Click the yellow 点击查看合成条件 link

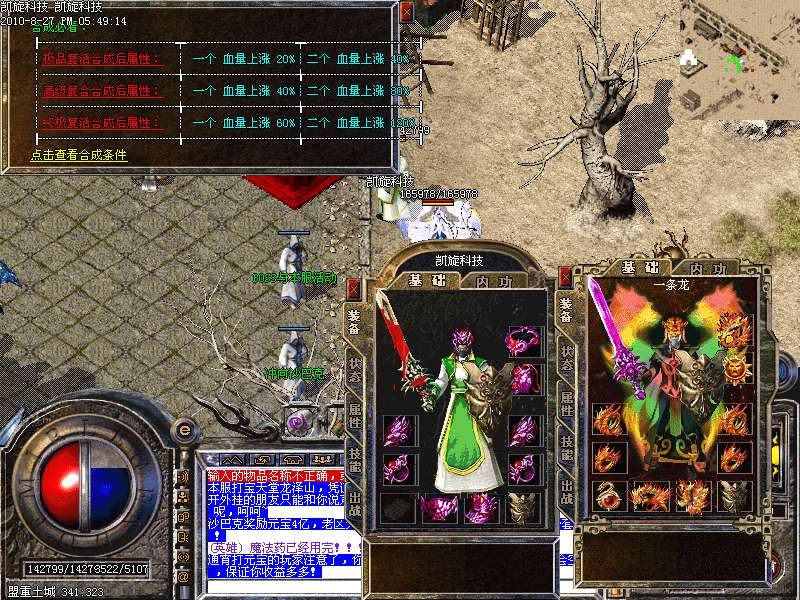[x=79, y=155]
